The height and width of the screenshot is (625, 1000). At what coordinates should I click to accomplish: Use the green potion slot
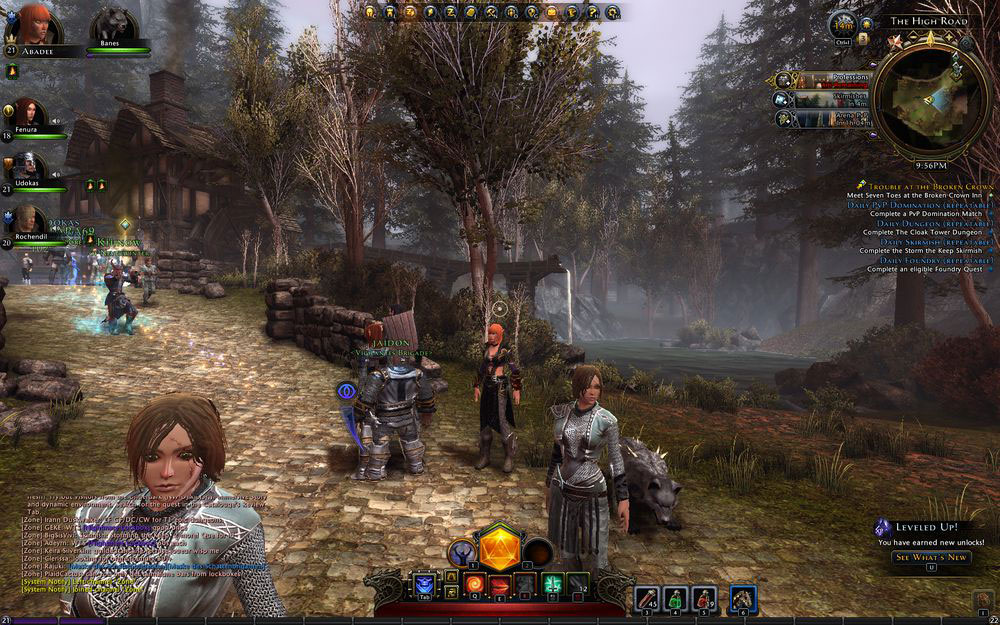(676, 599)
